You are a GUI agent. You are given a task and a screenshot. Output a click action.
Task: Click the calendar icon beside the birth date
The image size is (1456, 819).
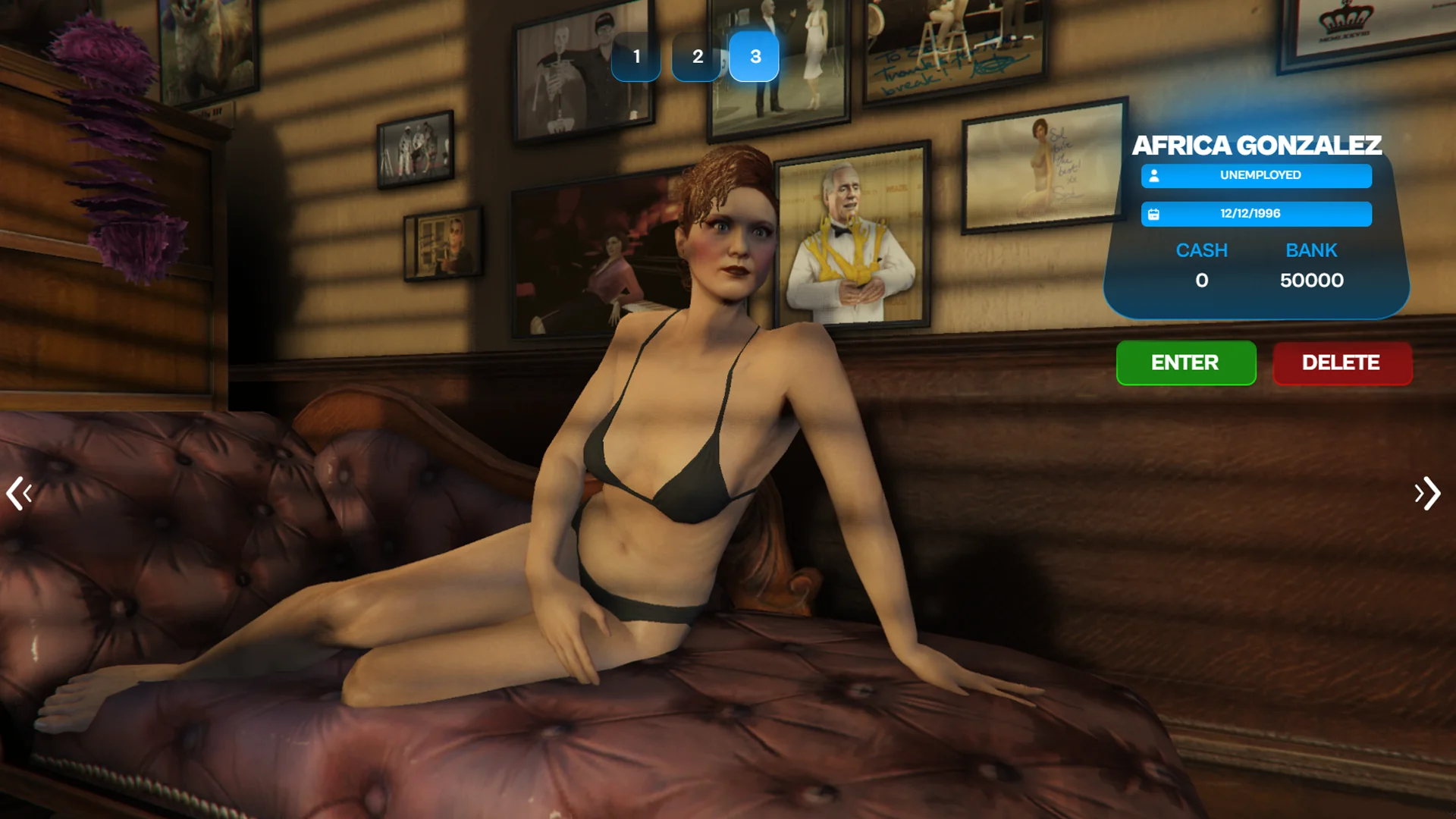[x=1155, y=215]
